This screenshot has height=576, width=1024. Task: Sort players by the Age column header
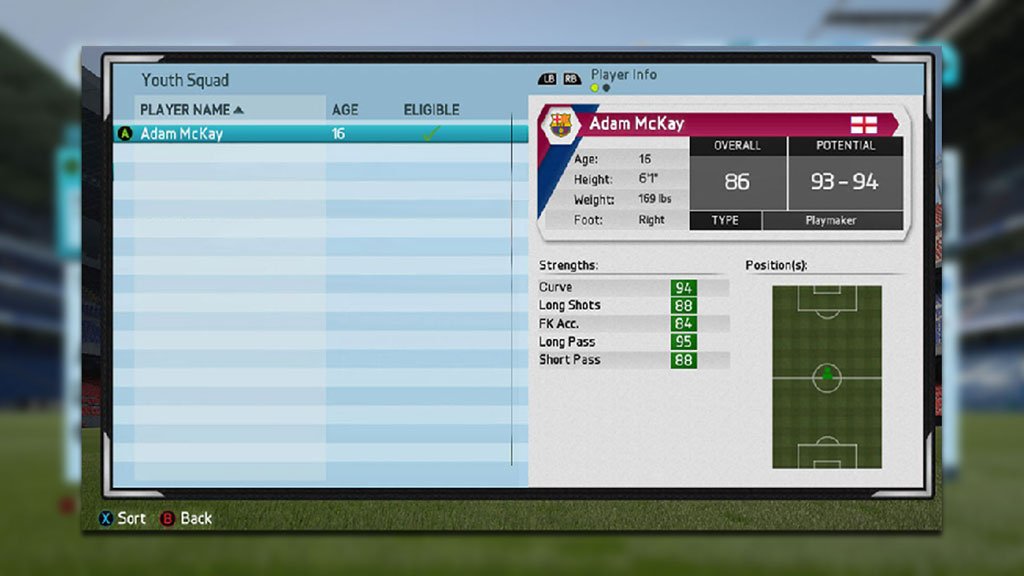pyautogui.click(x=344, y=109)
